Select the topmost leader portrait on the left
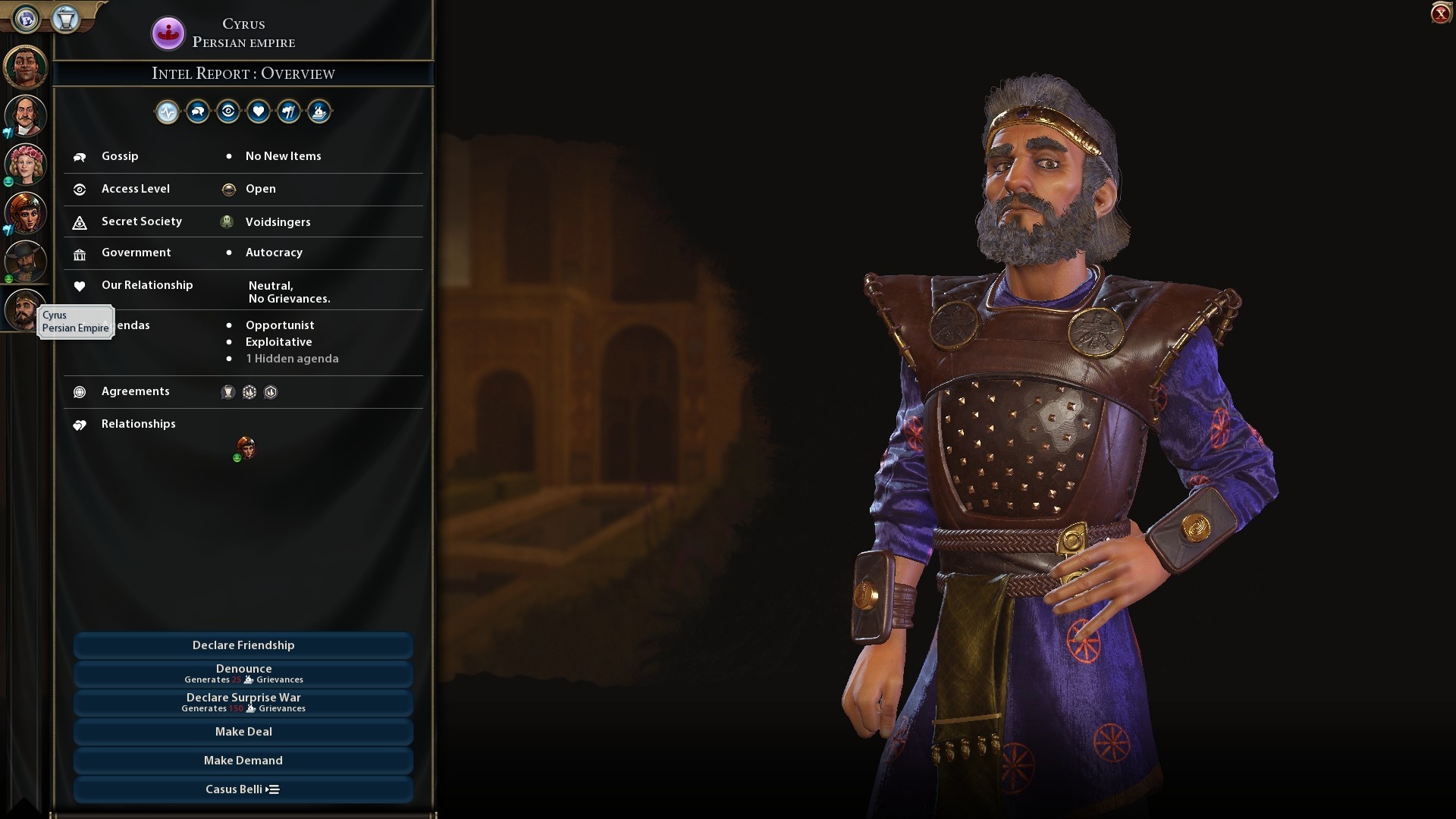 point(25,67)
